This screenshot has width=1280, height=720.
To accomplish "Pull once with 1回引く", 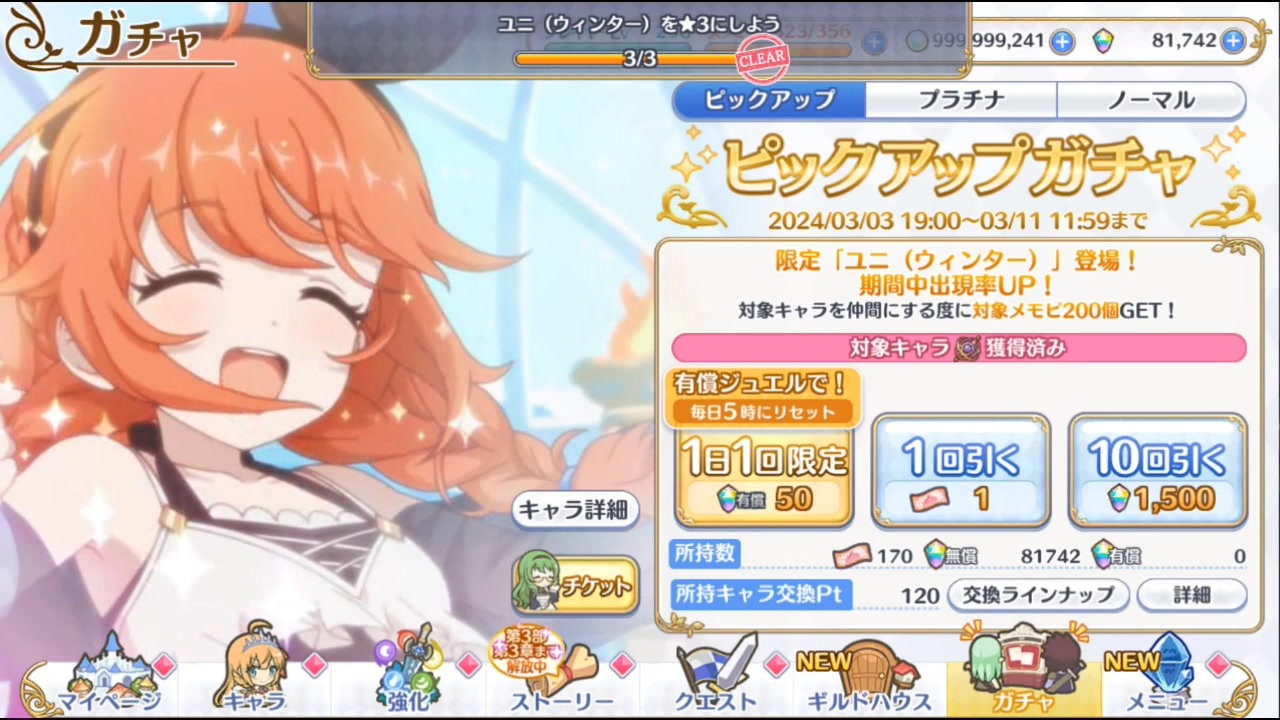I will 960,472.
